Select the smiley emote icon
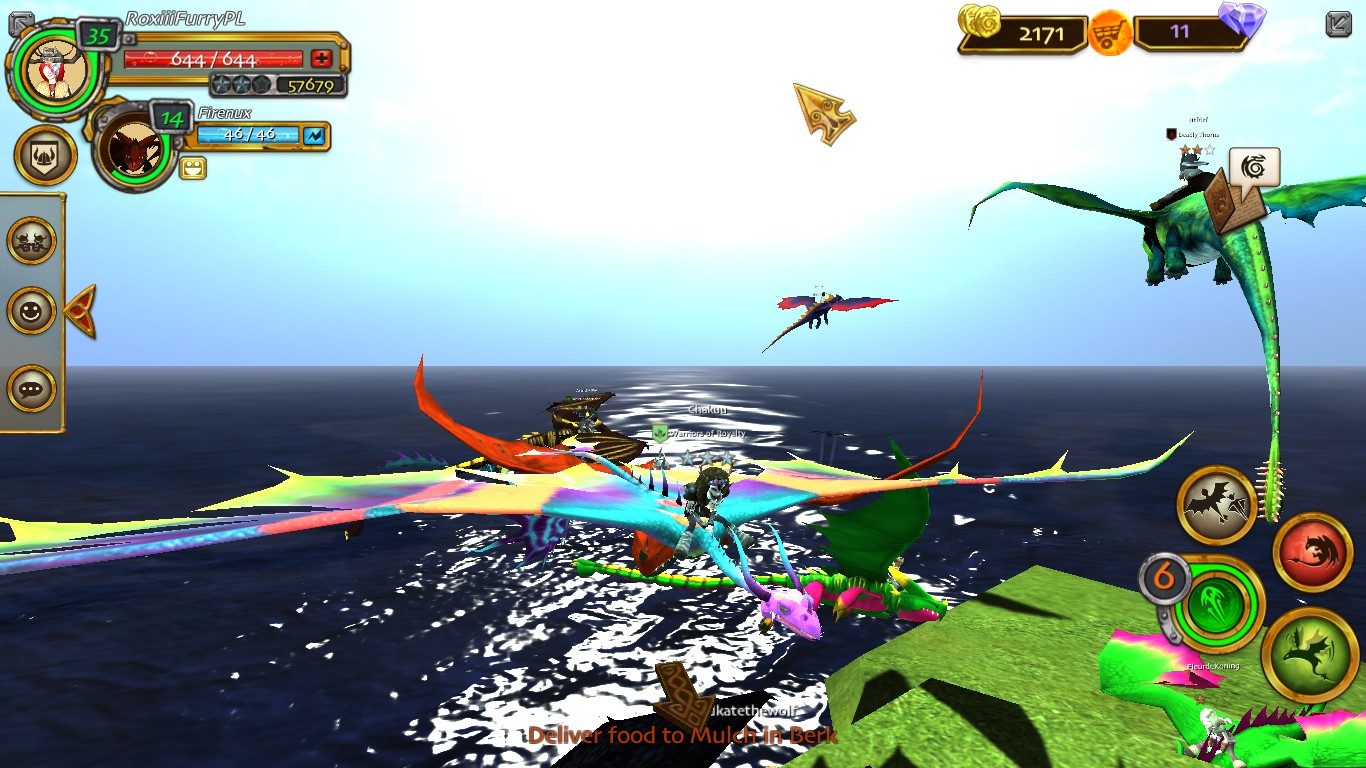The image size is (1366, 768). click(33, 311)
